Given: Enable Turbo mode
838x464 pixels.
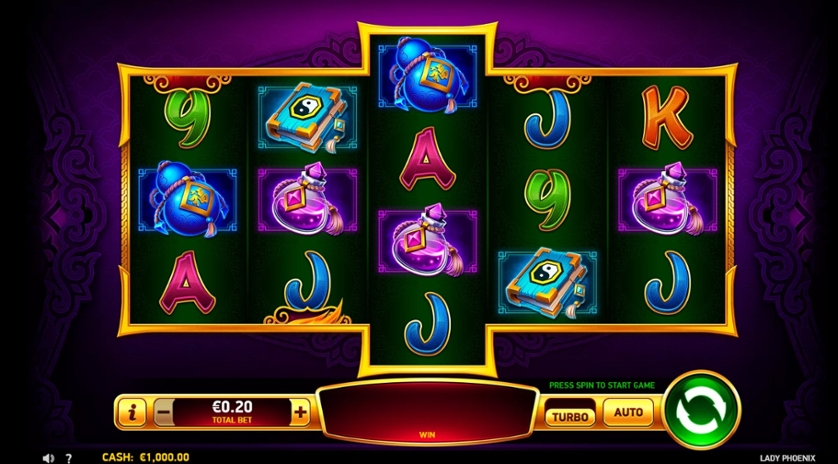Looking at the screenshot, I should tap(568, 412).
